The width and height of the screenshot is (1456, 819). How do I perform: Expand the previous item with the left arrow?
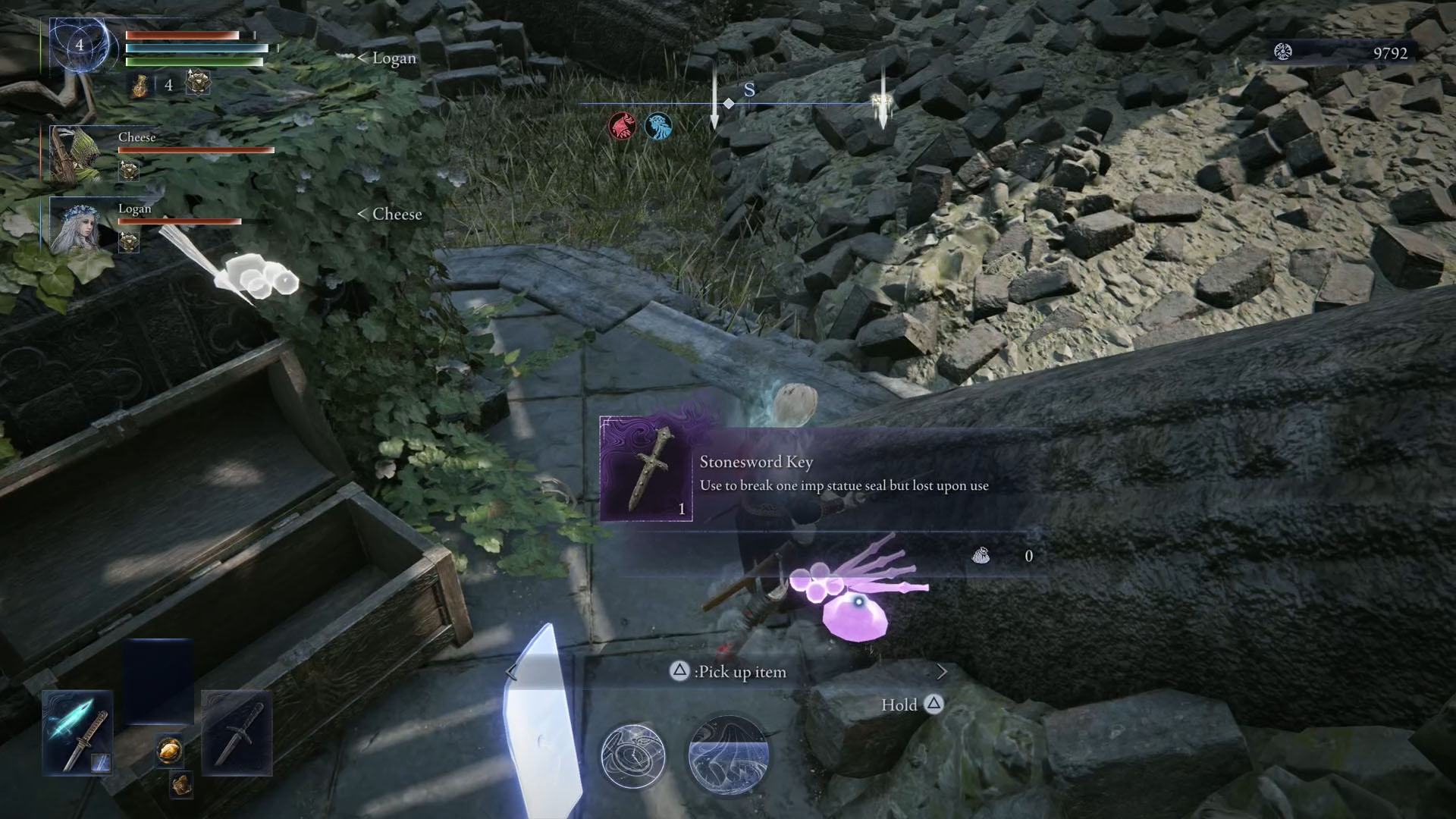(509, 672)
